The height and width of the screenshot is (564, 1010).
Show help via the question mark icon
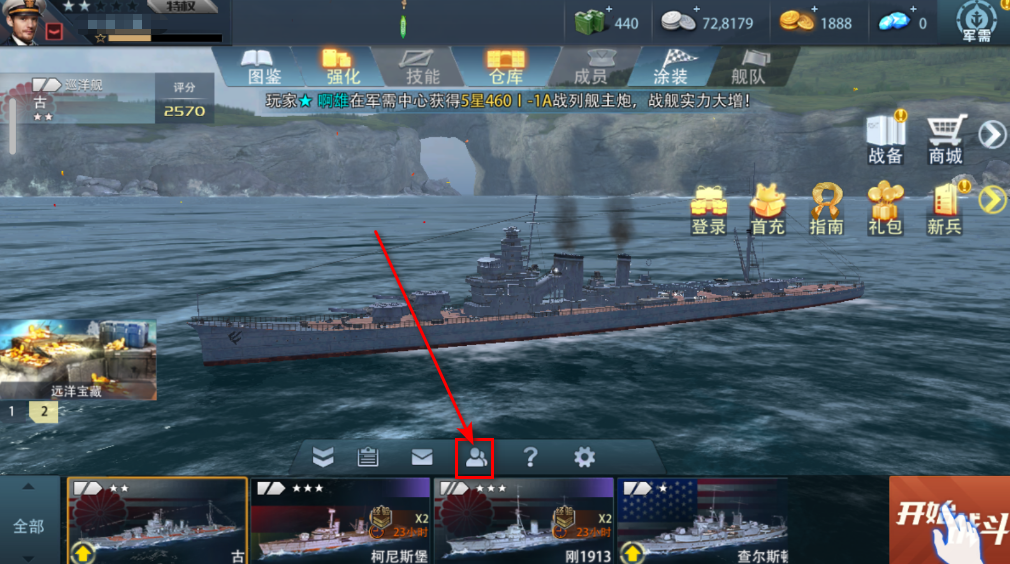click(x=531, y=458)
